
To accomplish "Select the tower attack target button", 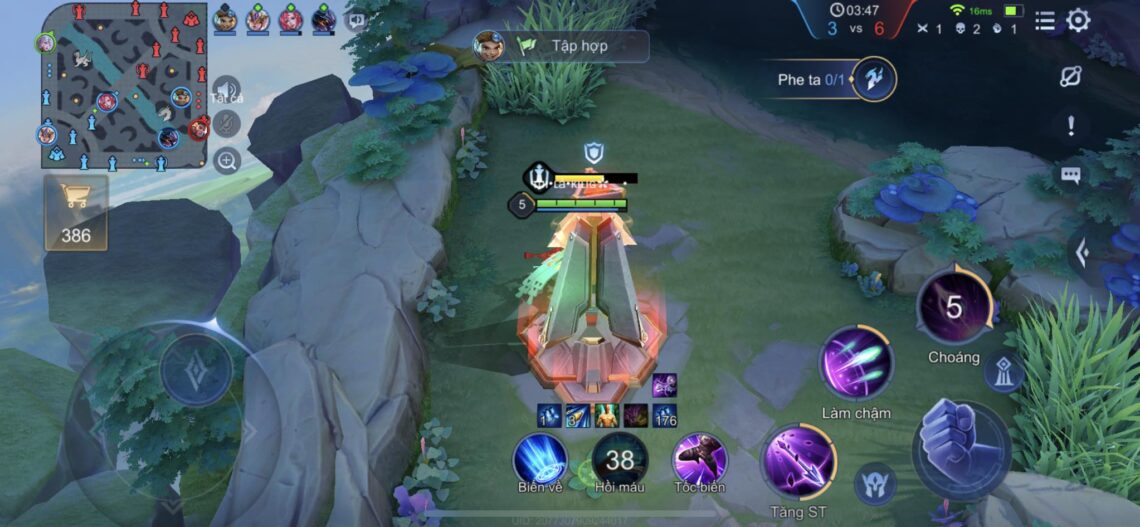I will (1003, 372).
